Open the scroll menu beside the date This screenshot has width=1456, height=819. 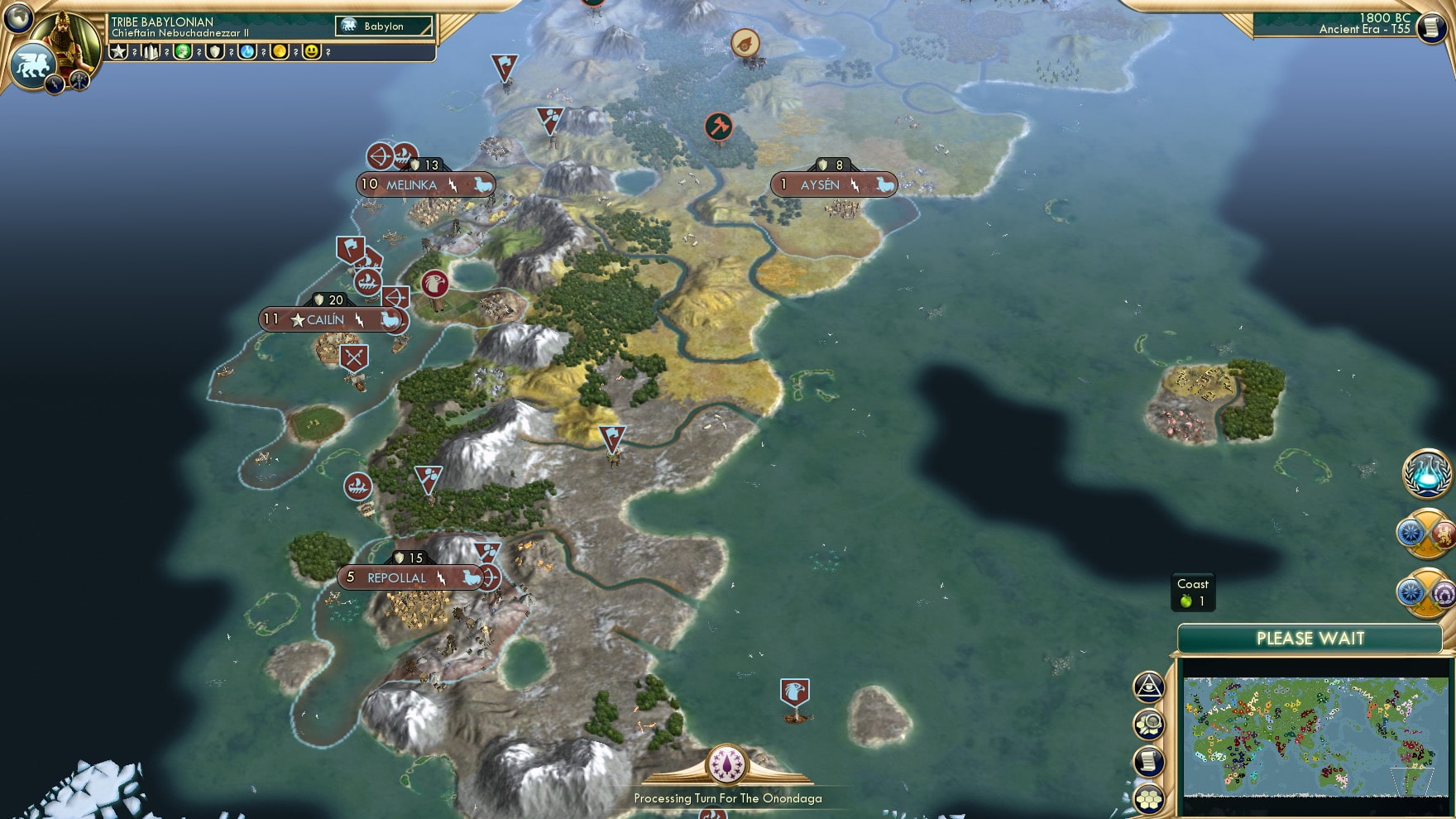[x=1430, y=27]
